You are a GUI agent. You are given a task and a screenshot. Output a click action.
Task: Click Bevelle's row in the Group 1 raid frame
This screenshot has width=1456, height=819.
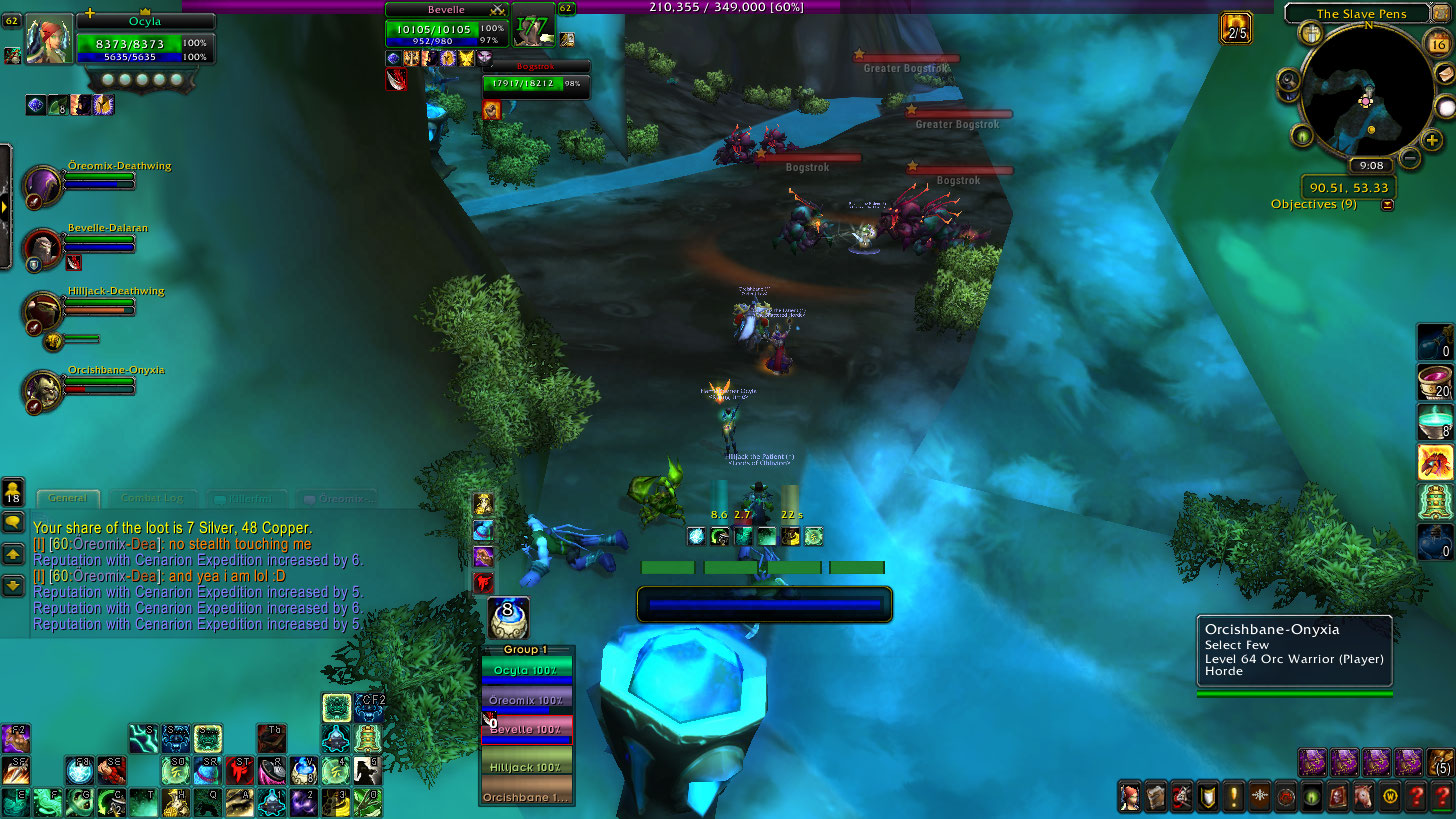click(526, 730)
